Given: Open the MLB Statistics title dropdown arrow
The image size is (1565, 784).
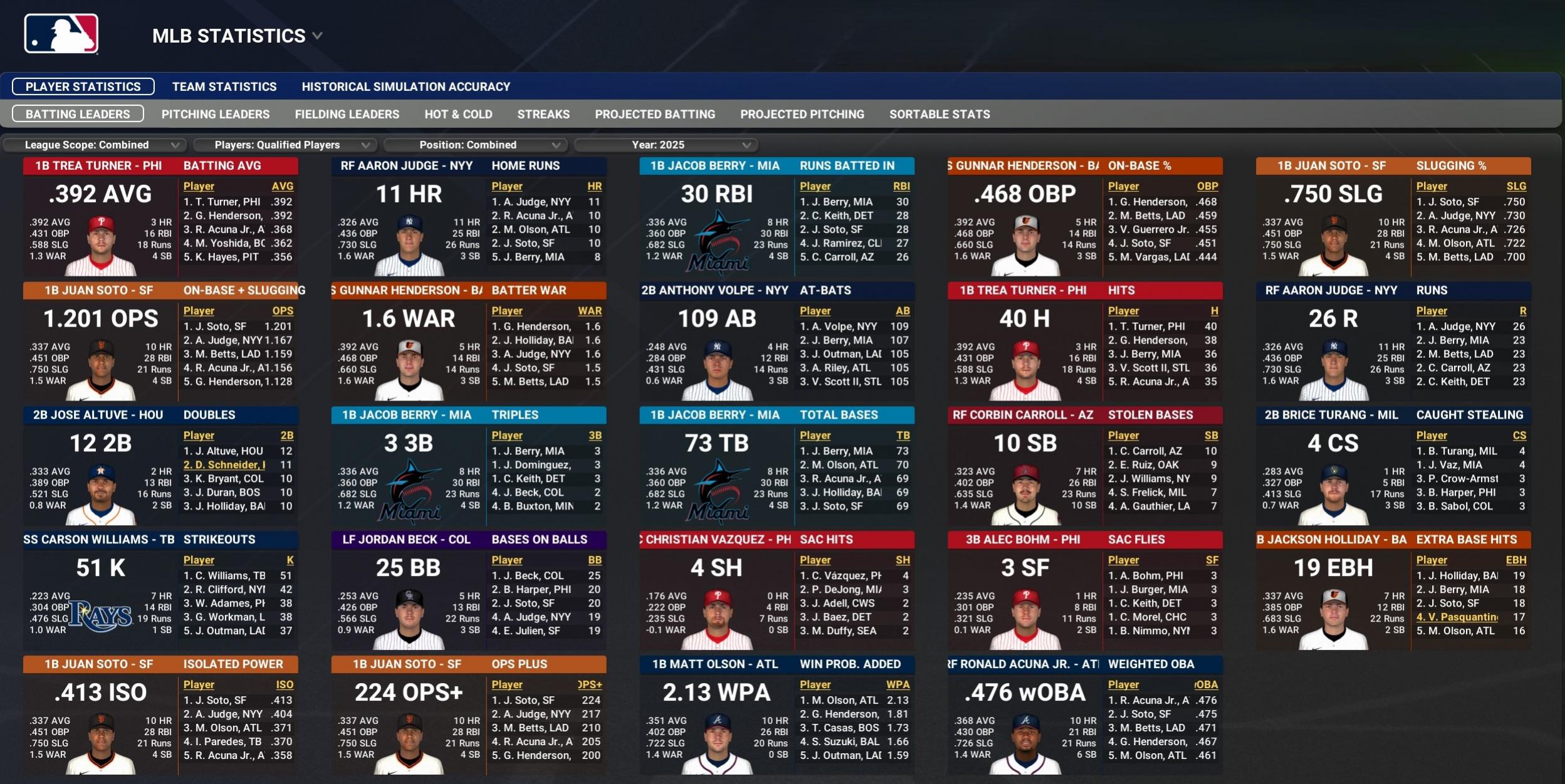Looking at the screenshot, I should pos(316,36).
